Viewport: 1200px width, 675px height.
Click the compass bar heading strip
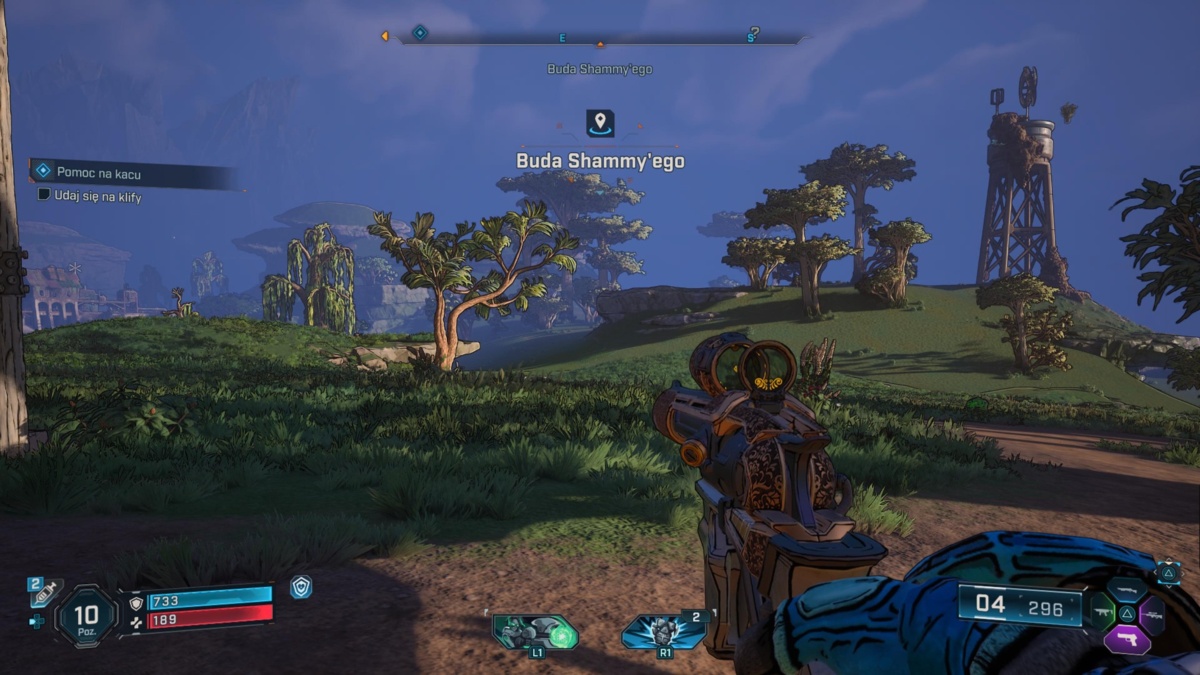[600, 38]
